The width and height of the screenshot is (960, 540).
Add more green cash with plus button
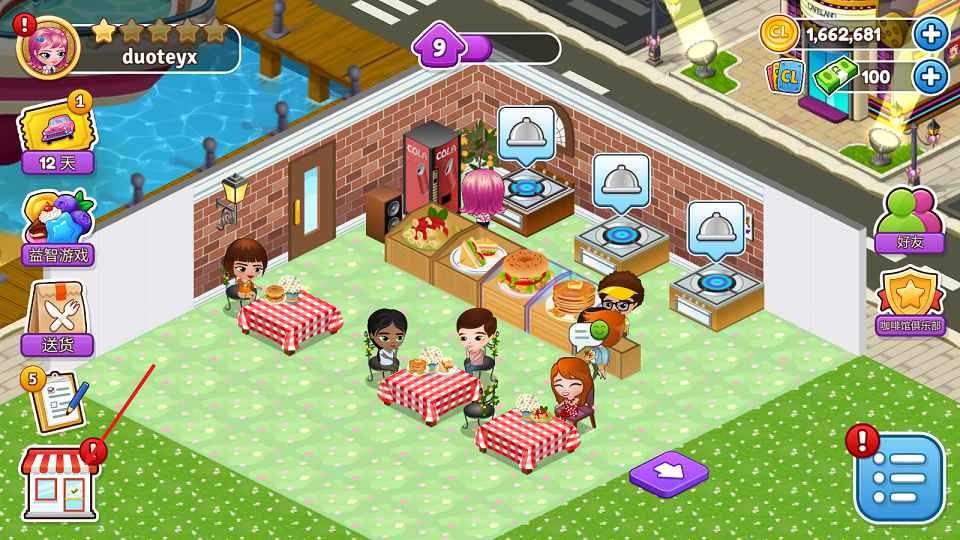(931, 76)
